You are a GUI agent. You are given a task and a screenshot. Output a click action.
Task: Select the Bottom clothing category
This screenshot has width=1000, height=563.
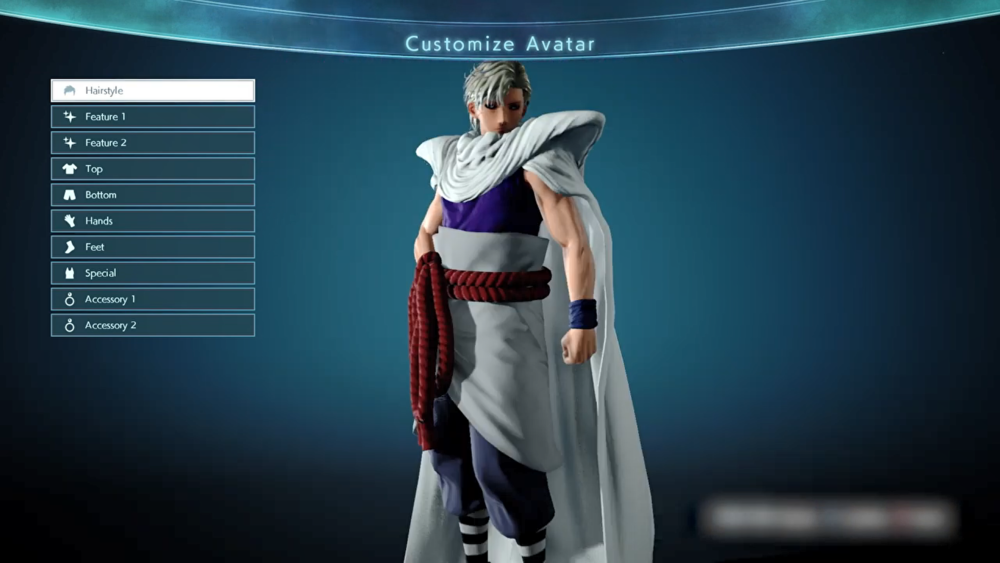[x=153, y=195]
